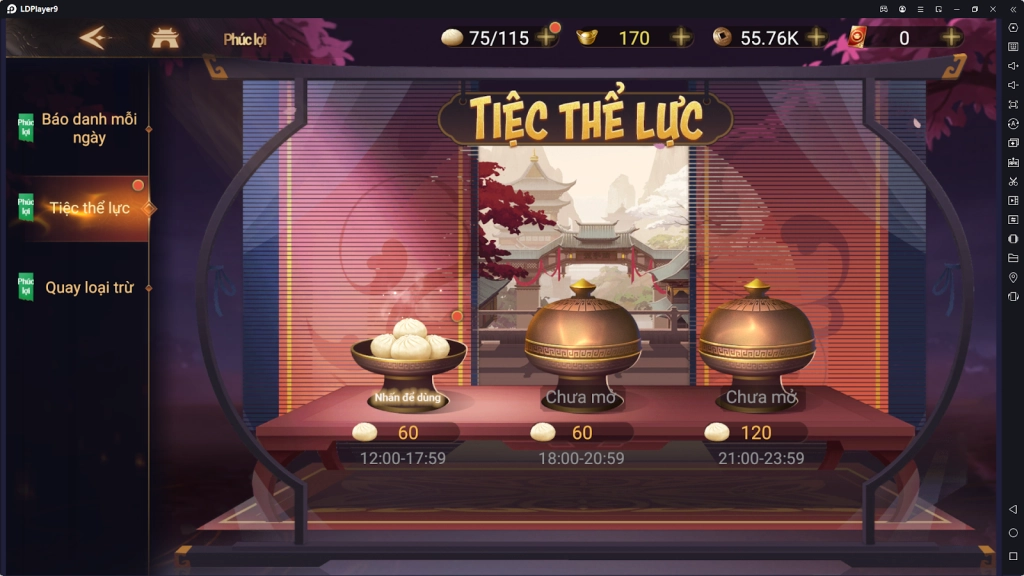This screenshot has width=1024, height=576.
Task: Add stamina with the bun counter plus
Action: point(546,38)
